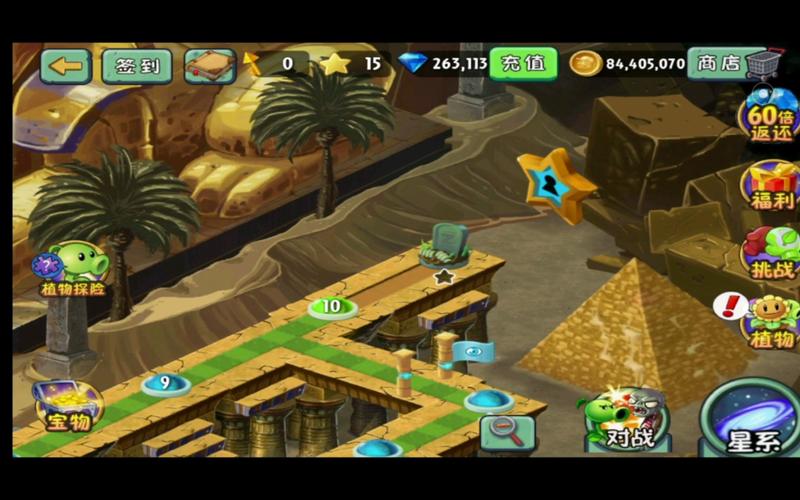Tap the 充值 recharge button
The image size is (800, 500).
pos(523,63)
